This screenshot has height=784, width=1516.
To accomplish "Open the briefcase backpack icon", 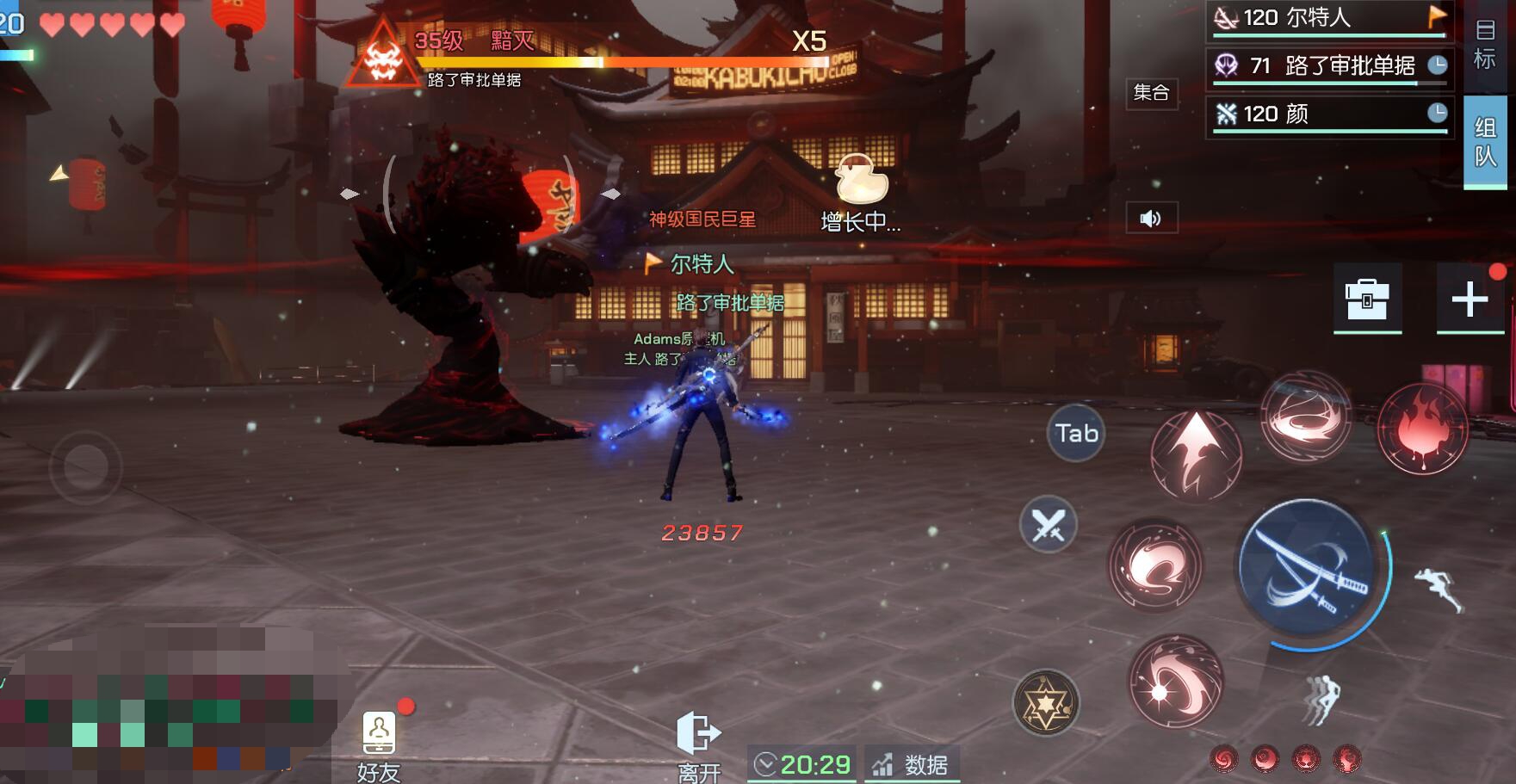I will (1367, 299).
